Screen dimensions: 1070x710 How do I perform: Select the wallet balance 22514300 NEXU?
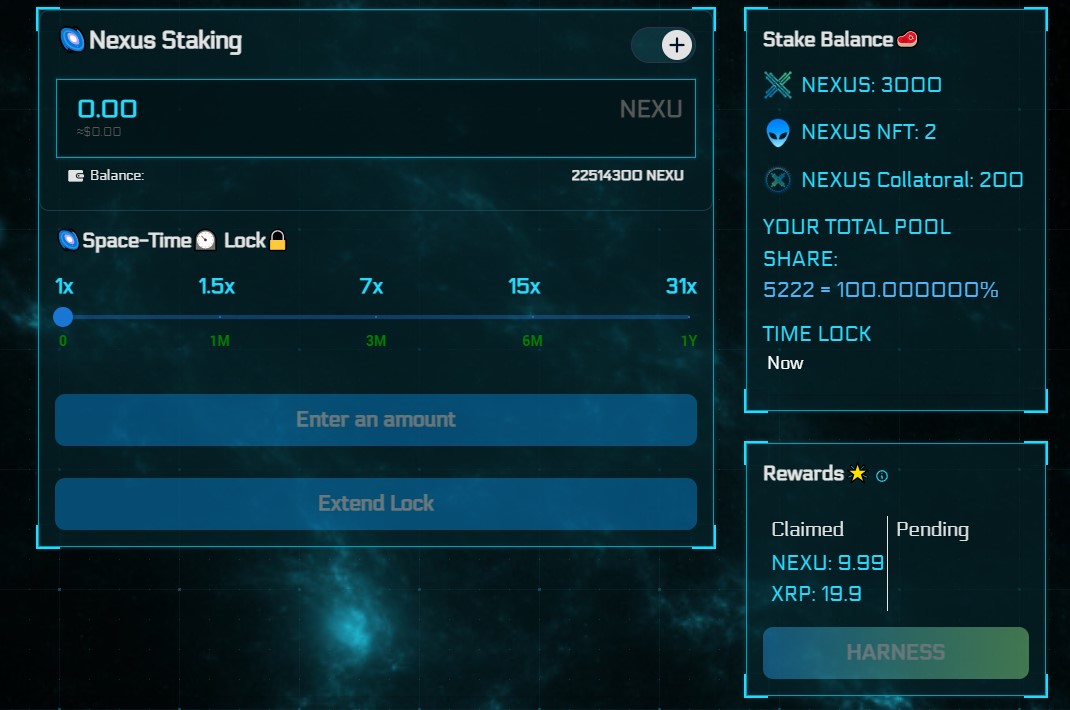(x=627, y=176)
